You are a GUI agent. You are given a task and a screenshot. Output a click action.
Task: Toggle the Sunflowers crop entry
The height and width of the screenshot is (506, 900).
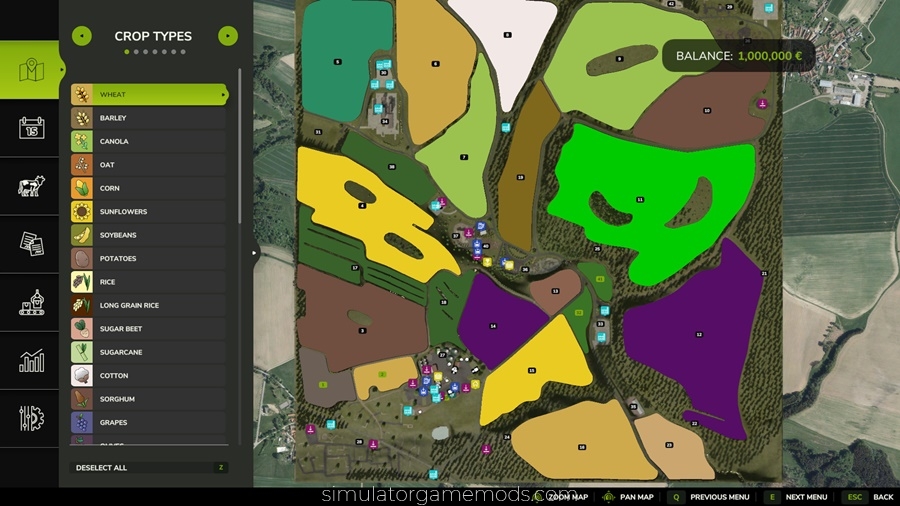coord(150,212)
